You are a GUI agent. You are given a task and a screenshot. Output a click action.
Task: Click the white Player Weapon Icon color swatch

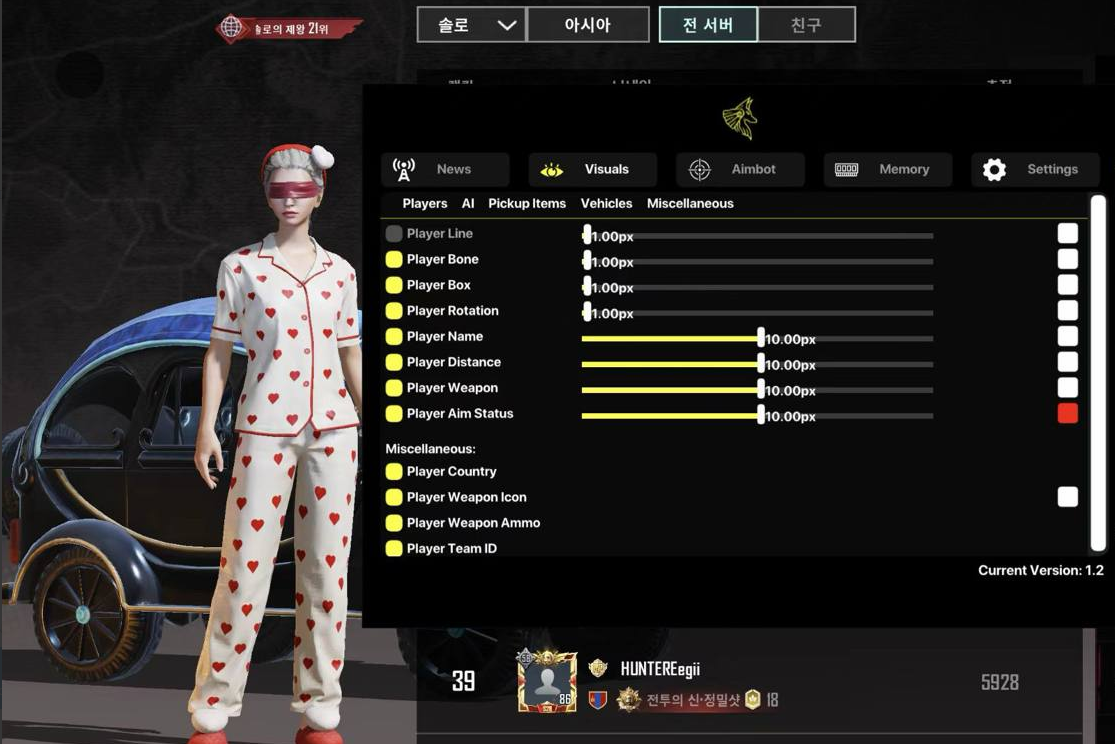pyautogui.click(x=1068, y=497)
